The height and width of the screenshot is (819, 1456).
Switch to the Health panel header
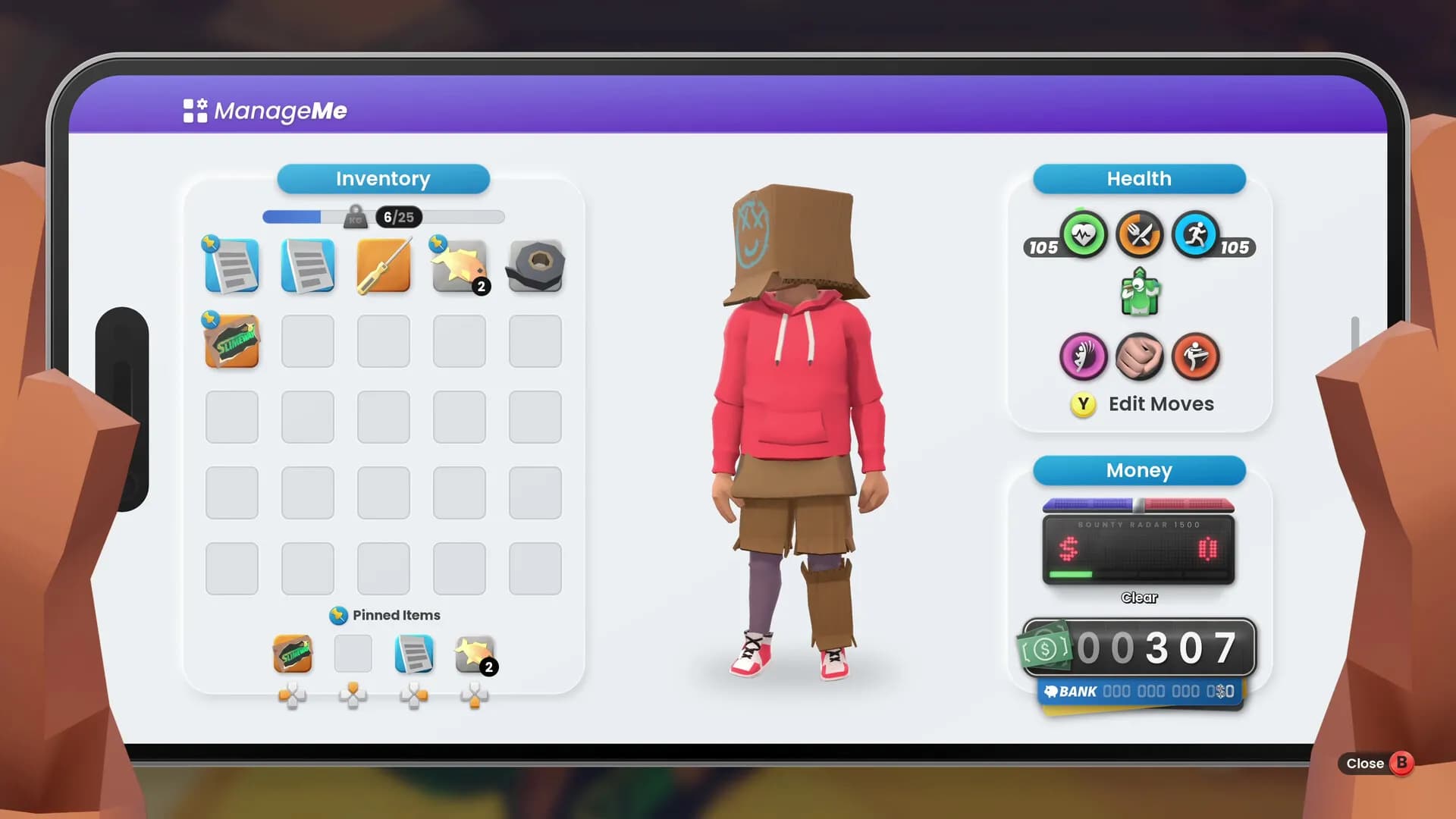[1138, 179]
